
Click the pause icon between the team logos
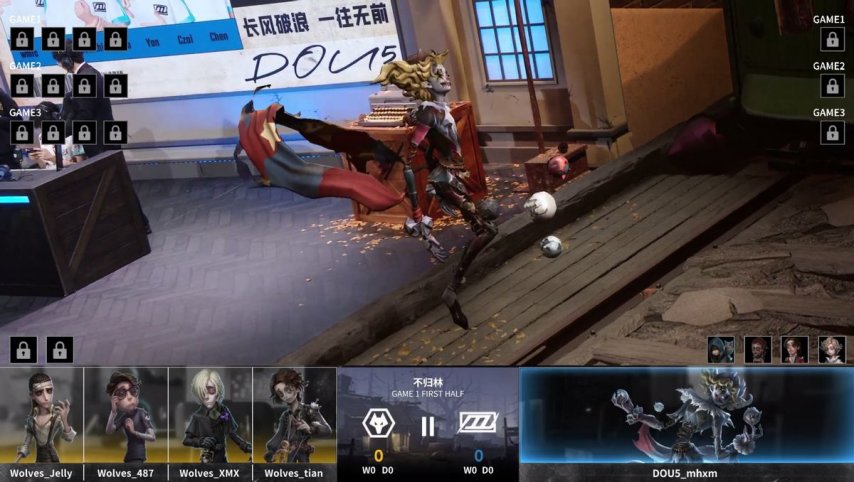[x=428, y=426]
